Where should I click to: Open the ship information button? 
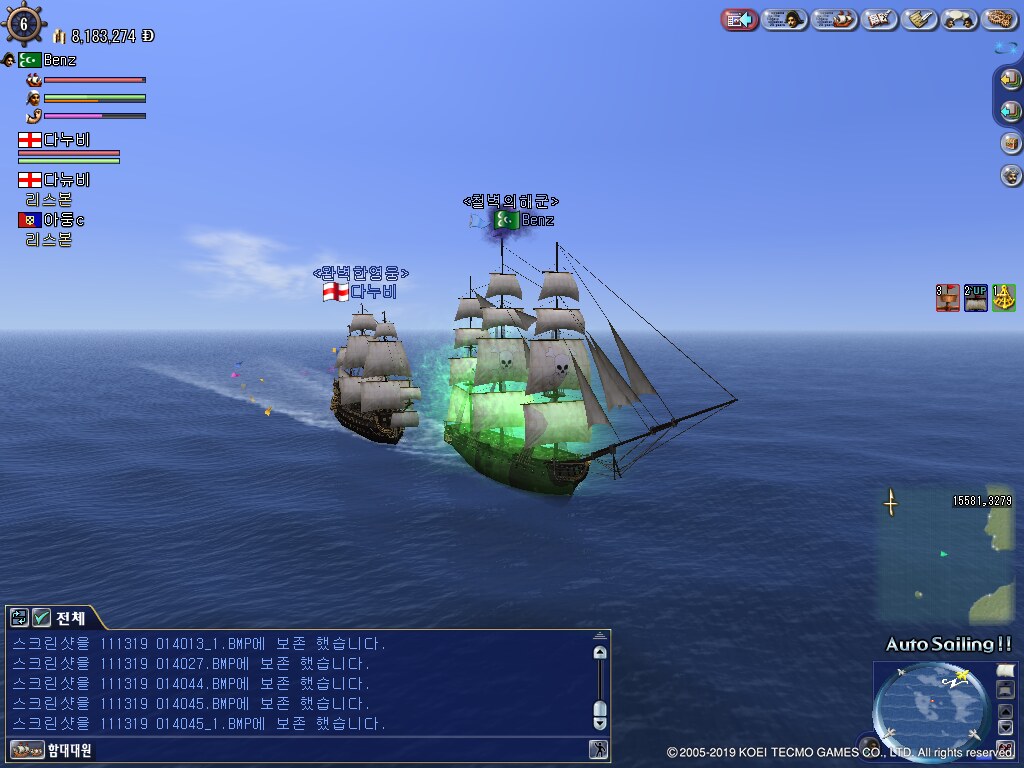834,19
